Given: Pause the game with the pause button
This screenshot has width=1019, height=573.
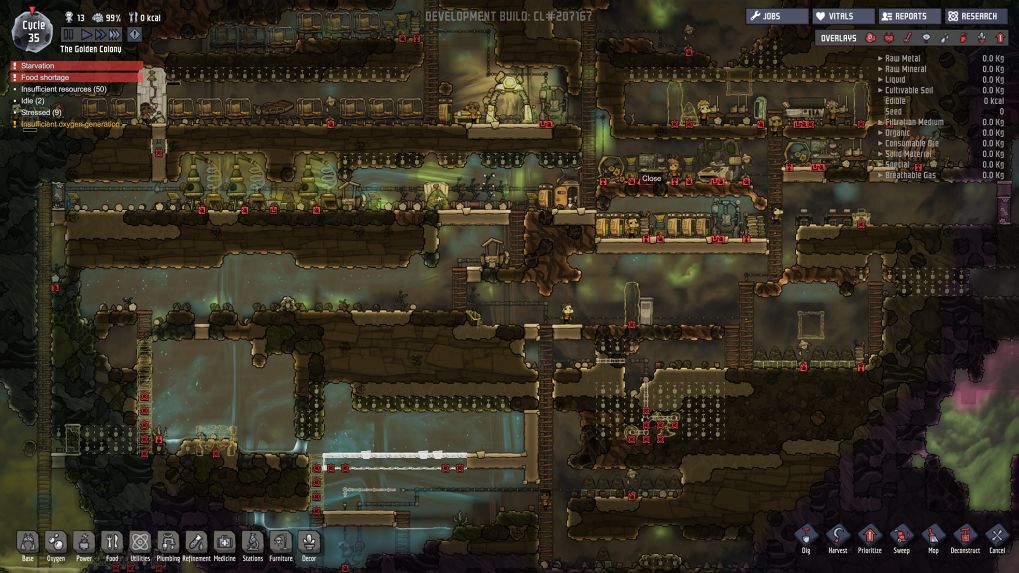Looking at the screenshot, I should pos(70,34).
